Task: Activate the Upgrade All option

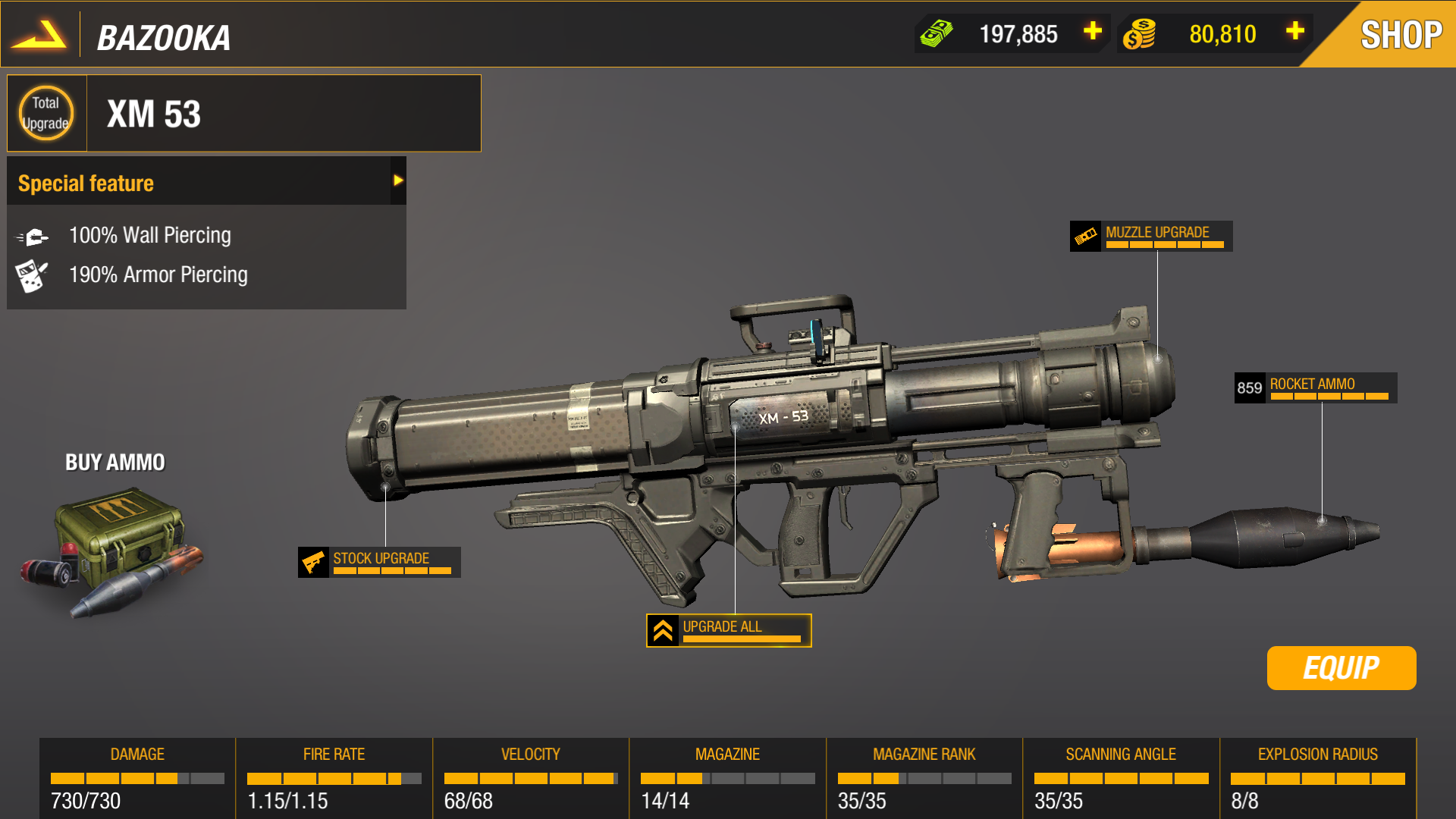Action: (728, 629)
